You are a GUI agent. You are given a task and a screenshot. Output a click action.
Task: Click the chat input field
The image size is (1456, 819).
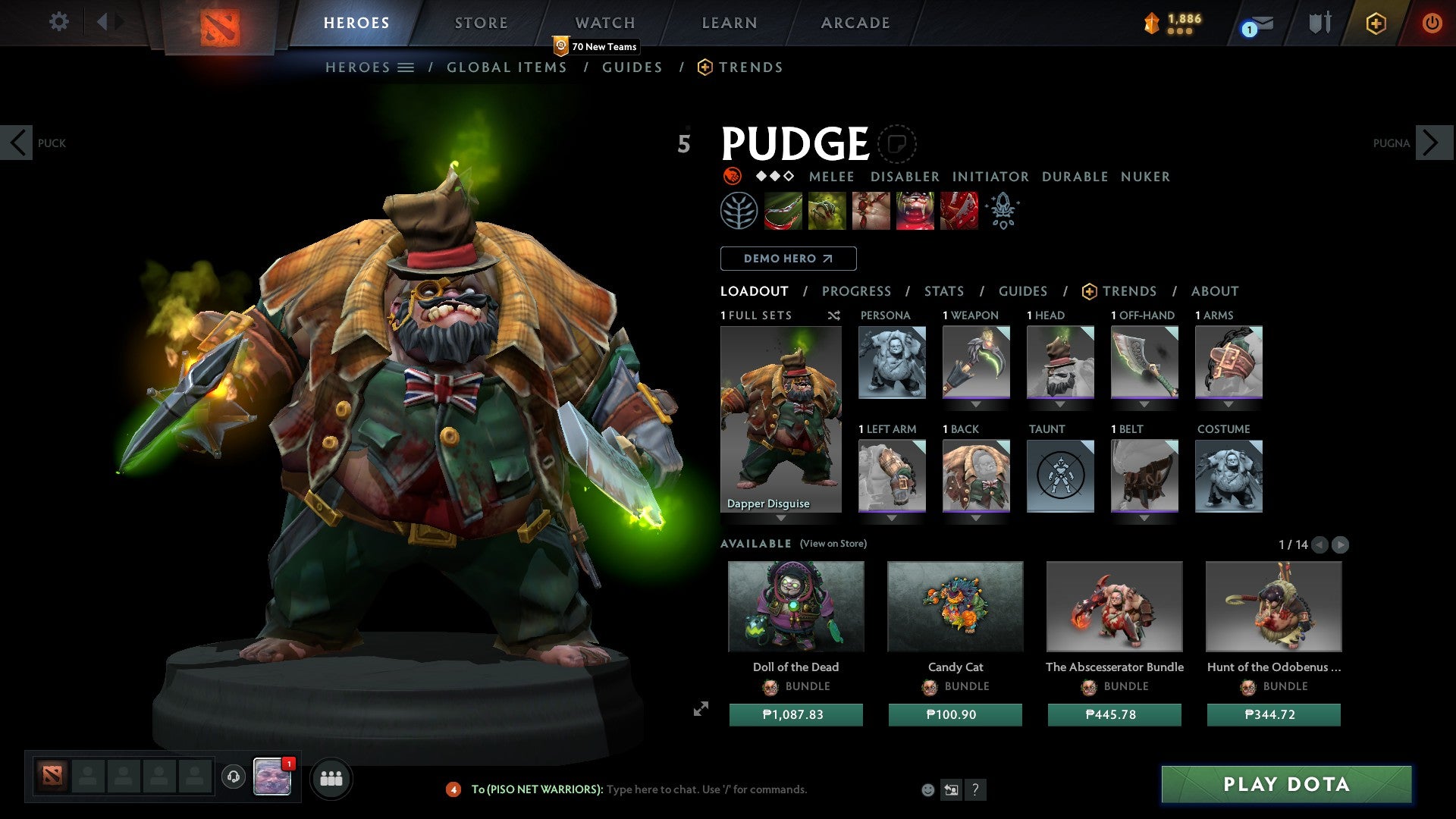click(705, 789)
